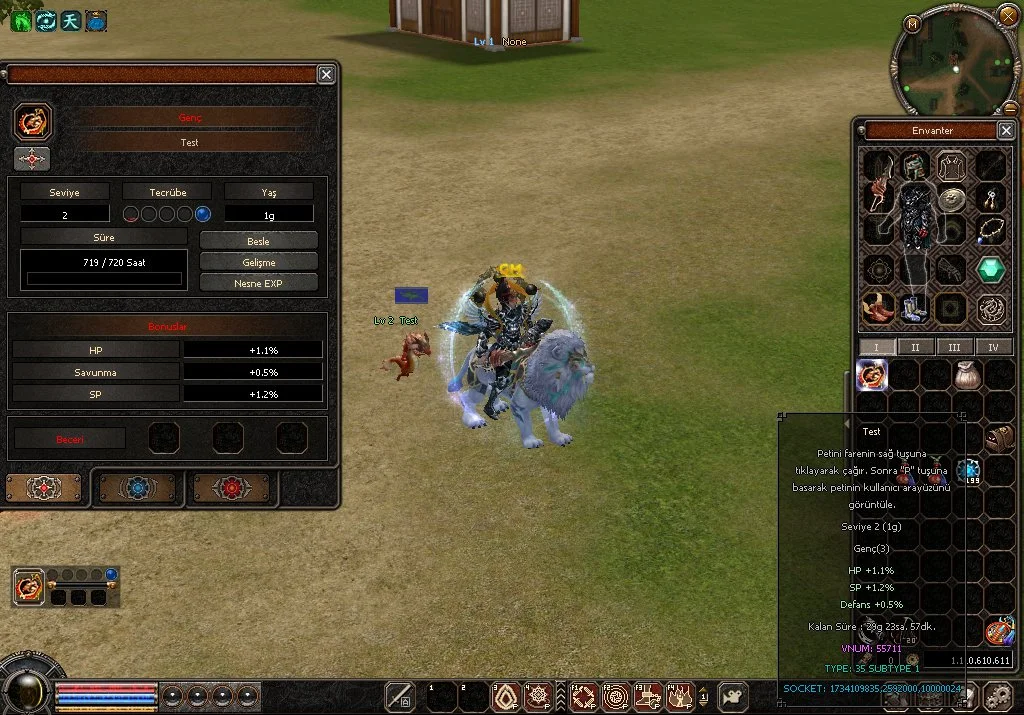Select the Nesne EXP button

pyautogui.click(x=259, y=283)
